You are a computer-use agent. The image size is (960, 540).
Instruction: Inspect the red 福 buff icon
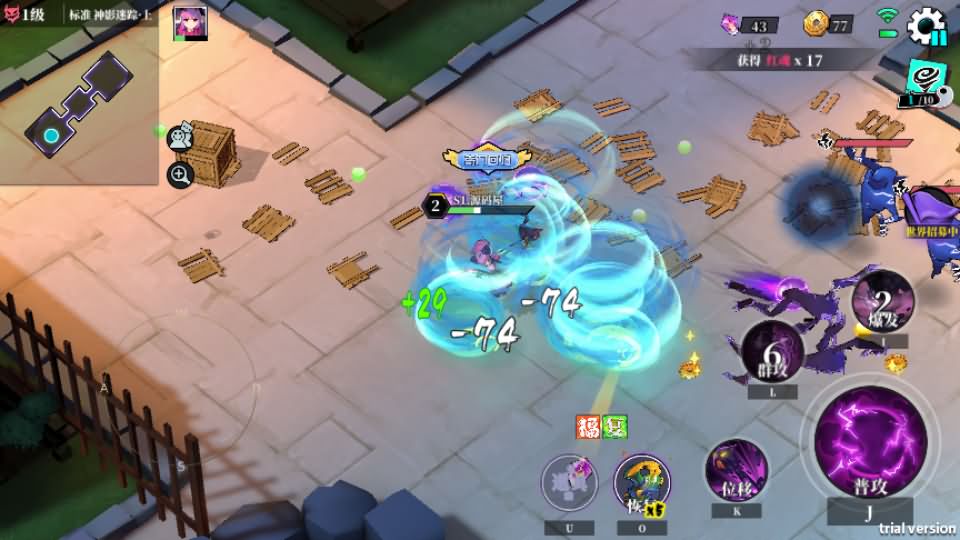[587, 427]
